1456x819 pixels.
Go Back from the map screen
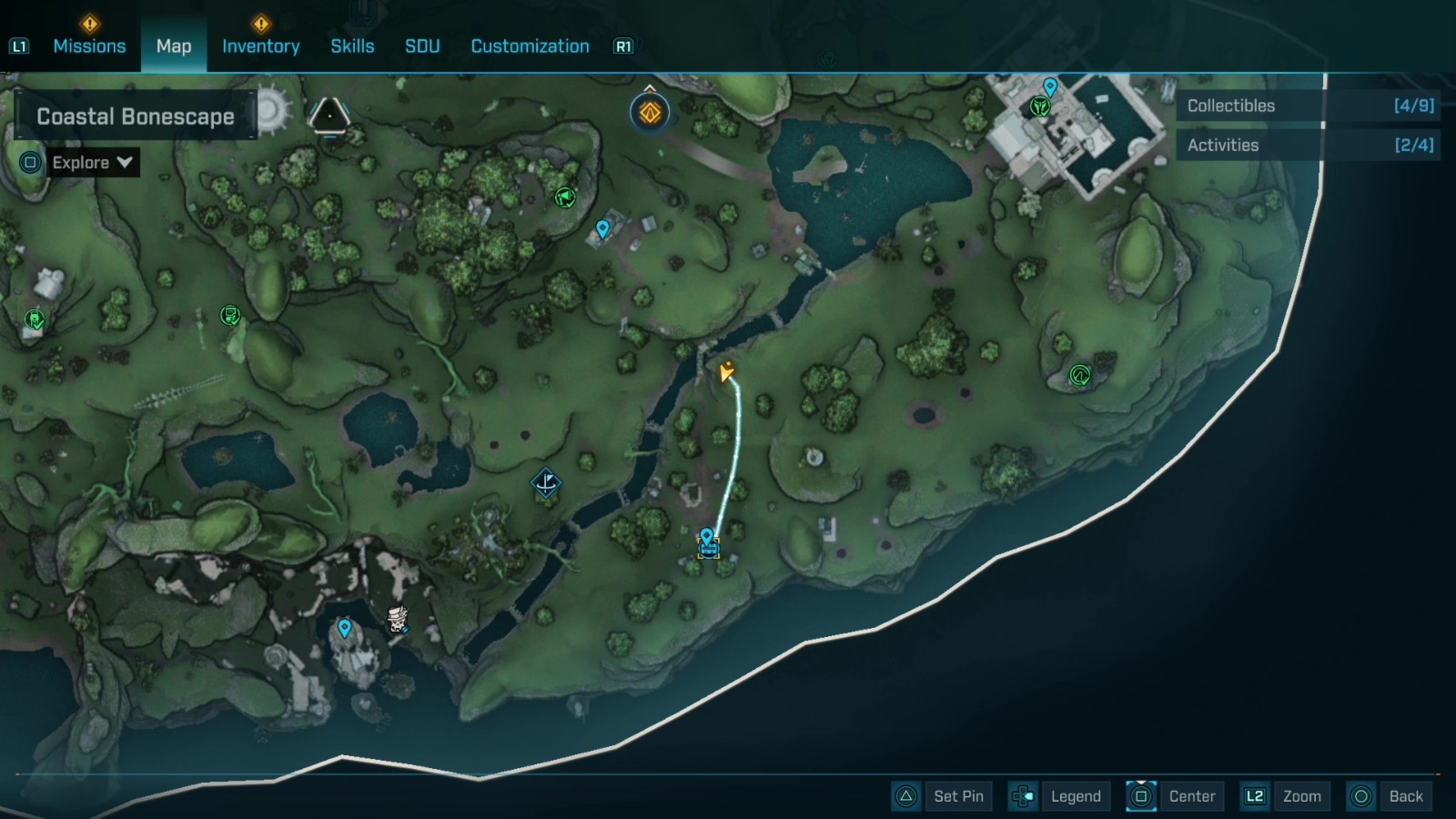click(x=1390, y=796)
